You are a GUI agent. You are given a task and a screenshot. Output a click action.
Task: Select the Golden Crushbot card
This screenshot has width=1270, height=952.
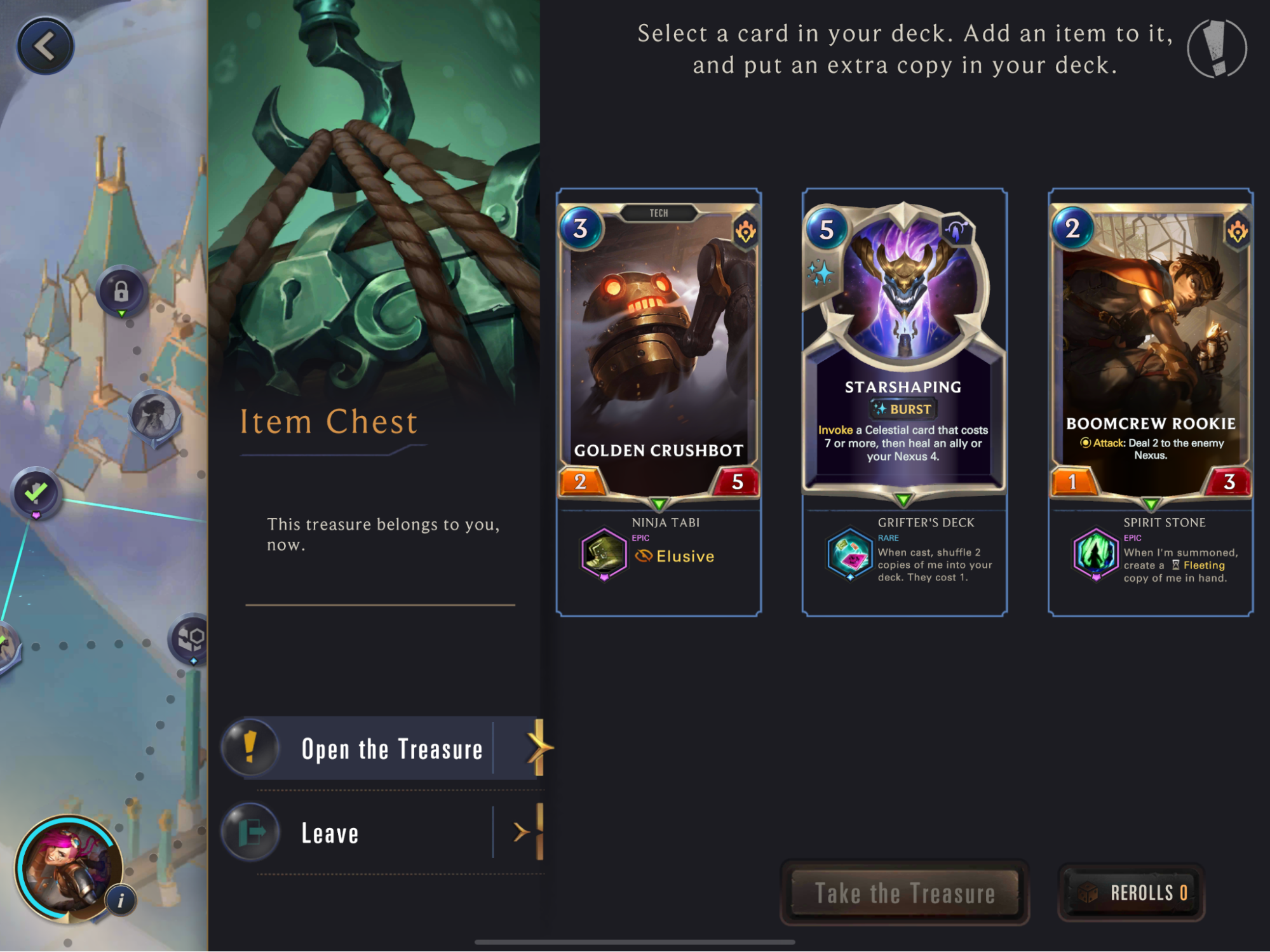pyautogui.click(x=659, y=349)
